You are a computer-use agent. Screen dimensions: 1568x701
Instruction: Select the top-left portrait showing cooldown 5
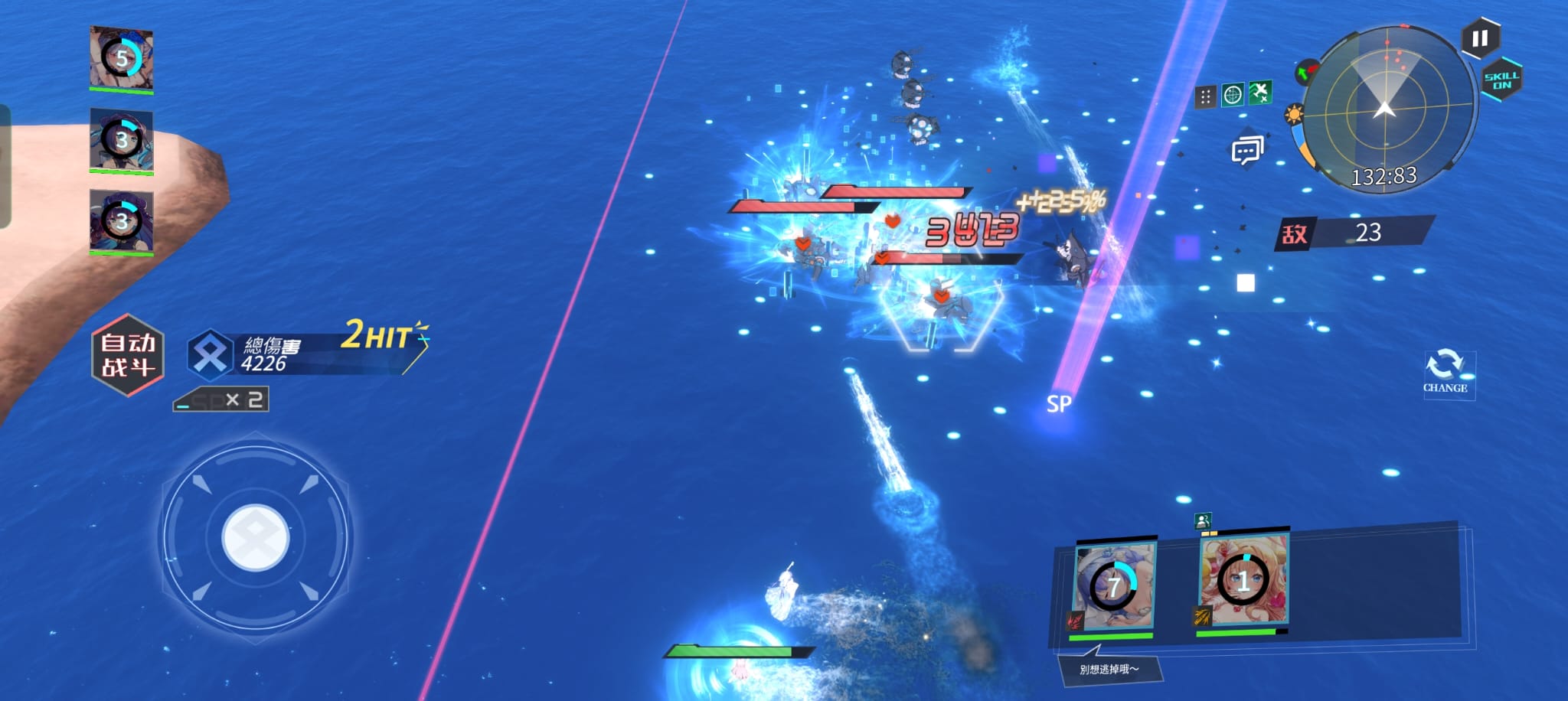tap(122, 58)
